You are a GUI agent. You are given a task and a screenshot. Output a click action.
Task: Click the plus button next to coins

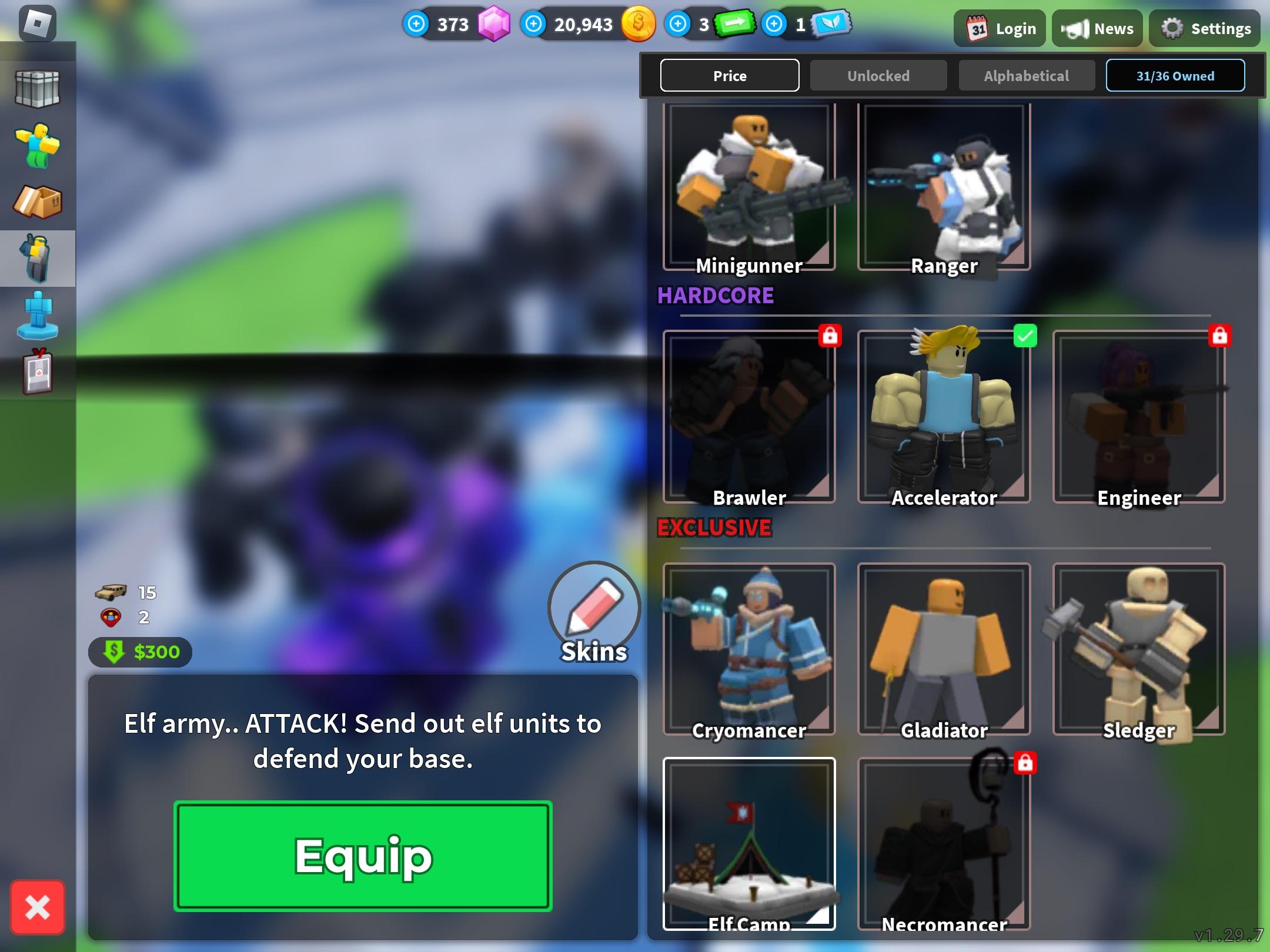(x=533, y=25)
